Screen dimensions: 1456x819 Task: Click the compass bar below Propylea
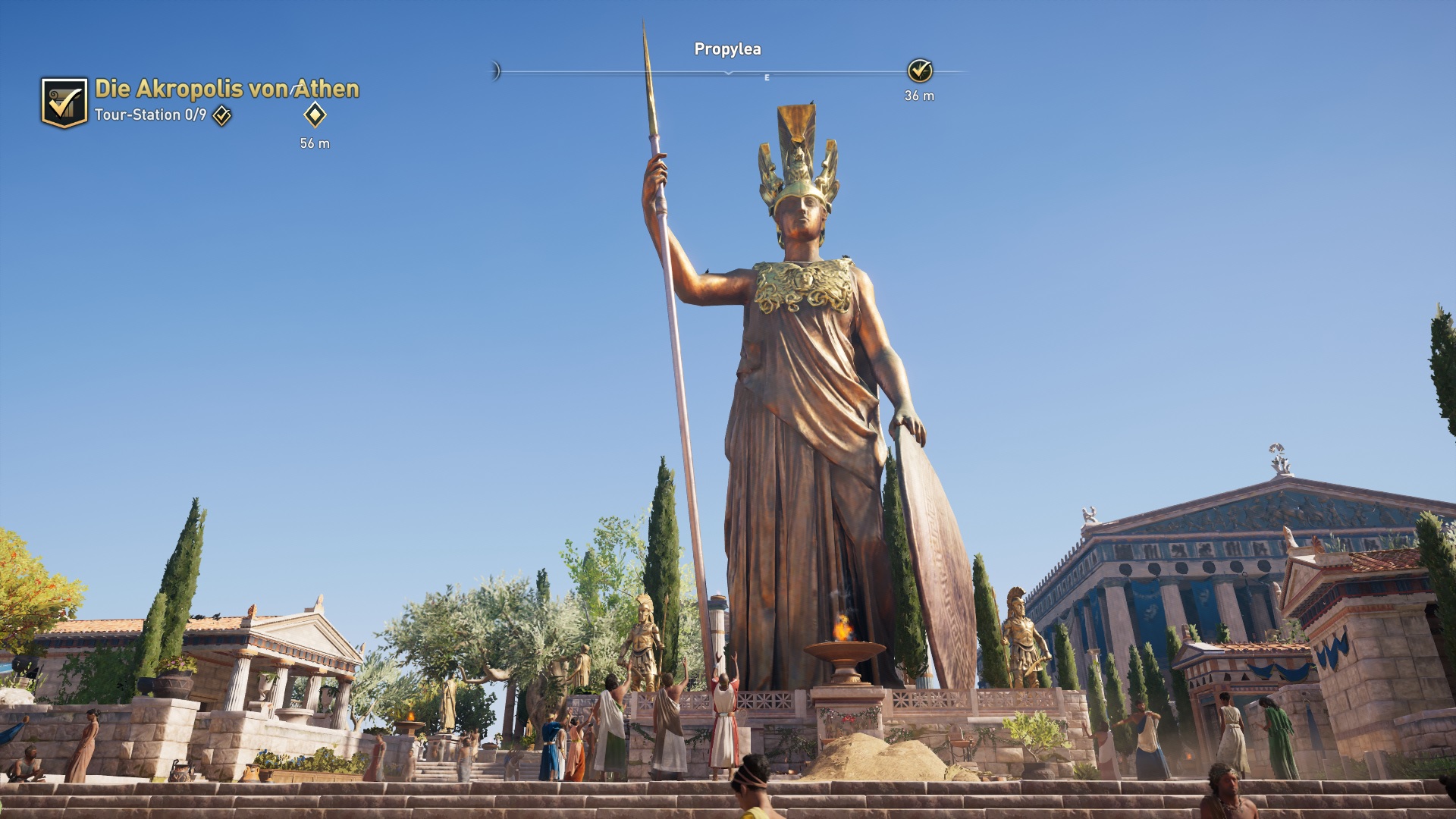(728, 72)
